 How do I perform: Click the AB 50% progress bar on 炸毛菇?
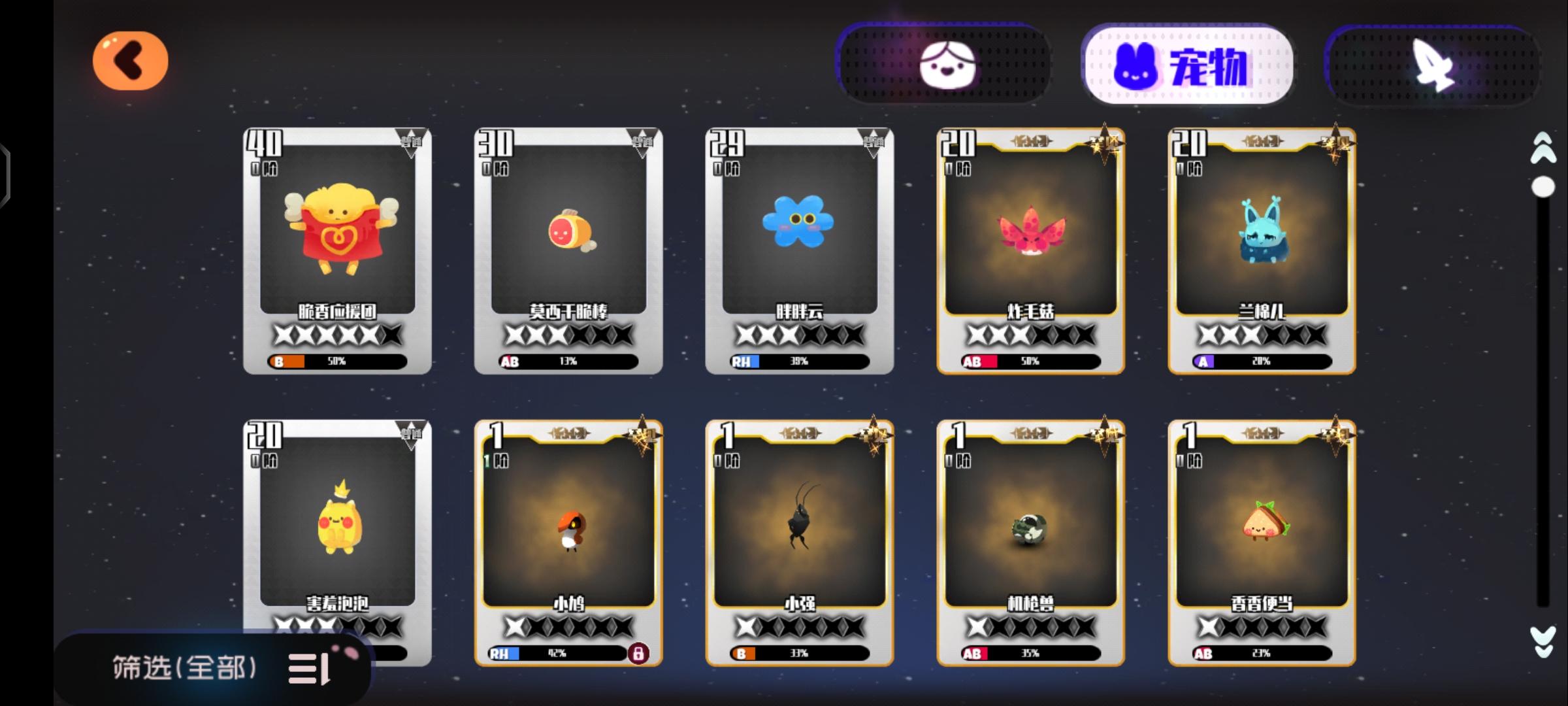pyautogui.click(x=1029, y=360)
